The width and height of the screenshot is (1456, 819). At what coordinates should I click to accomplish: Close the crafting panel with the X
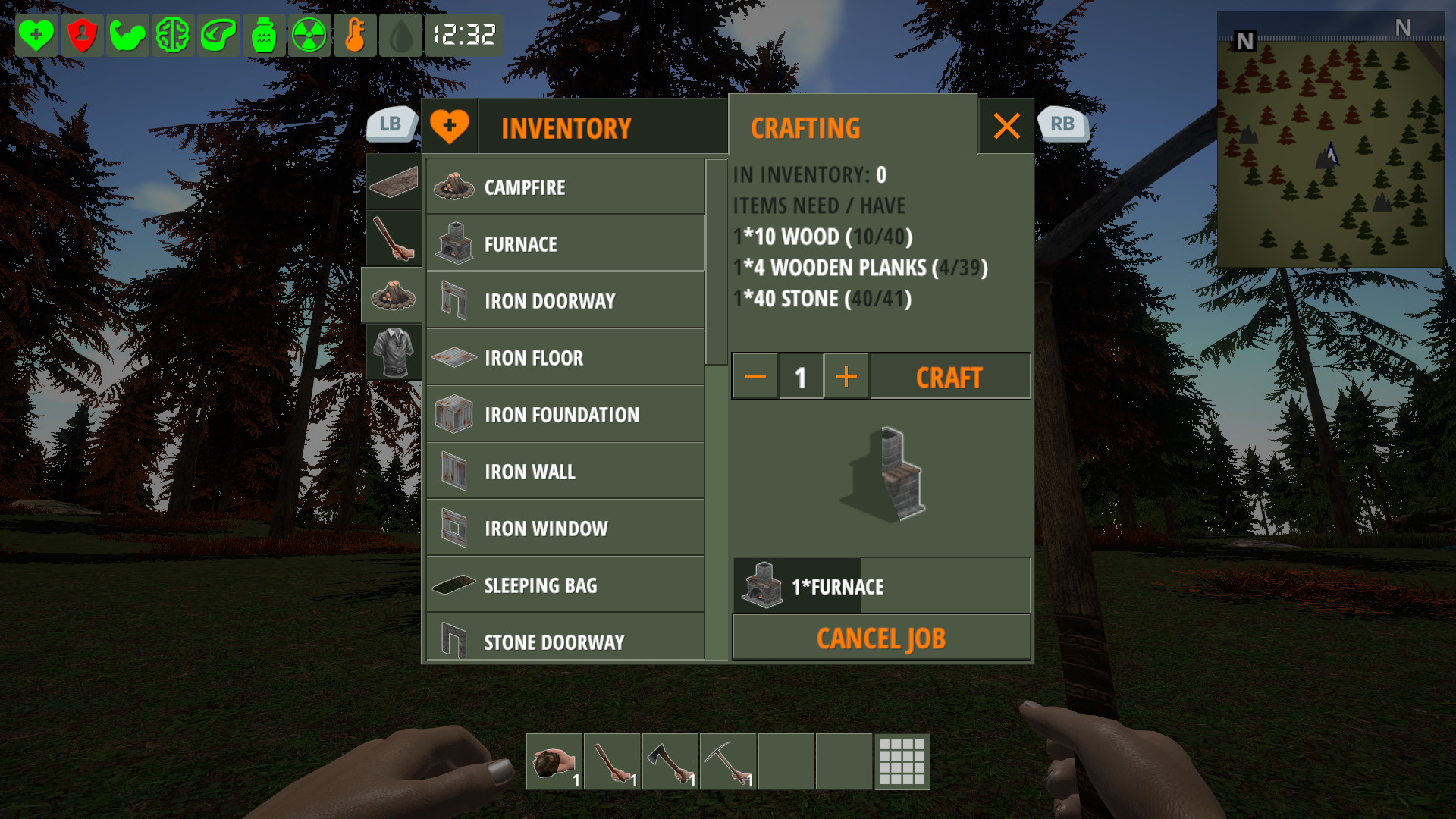click(1006, 127)
